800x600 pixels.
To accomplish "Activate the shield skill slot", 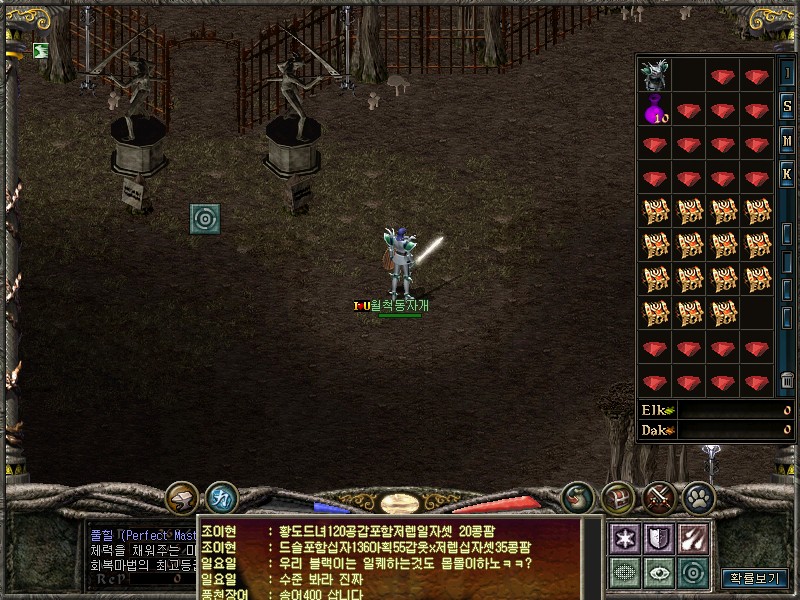I will [x=660, y=538].
